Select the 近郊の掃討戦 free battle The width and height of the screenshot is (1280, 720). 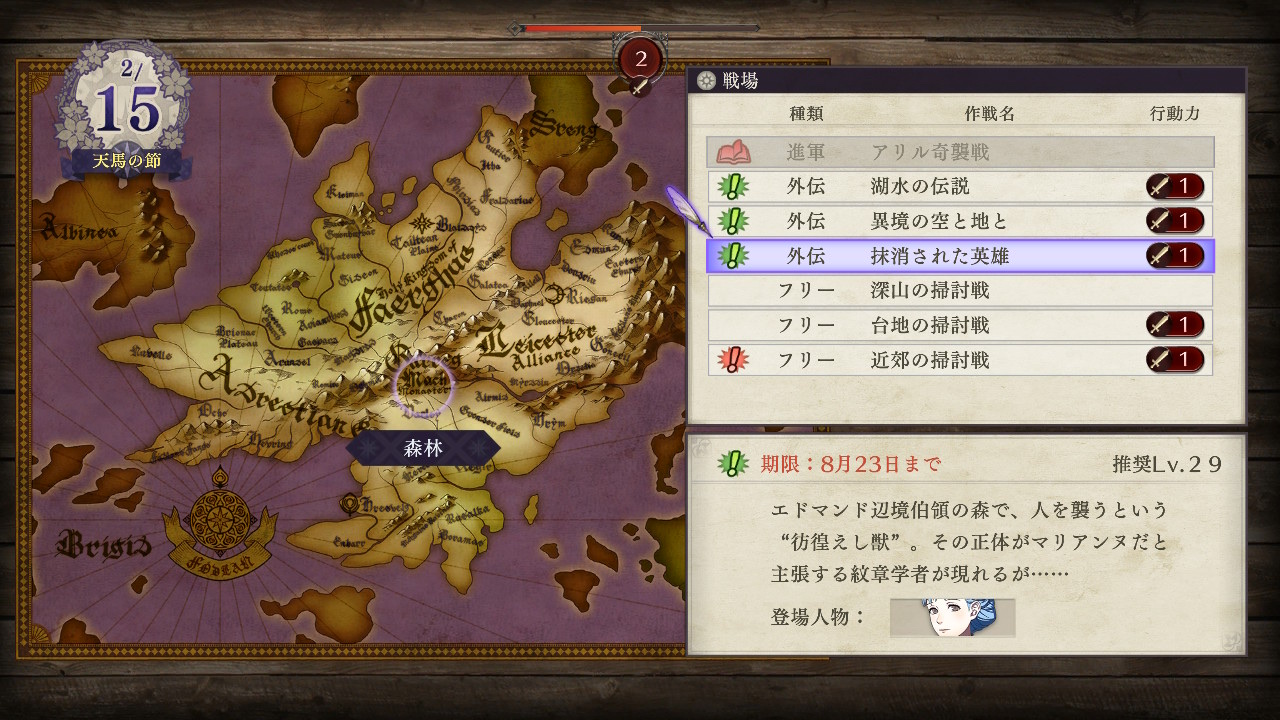960,360
